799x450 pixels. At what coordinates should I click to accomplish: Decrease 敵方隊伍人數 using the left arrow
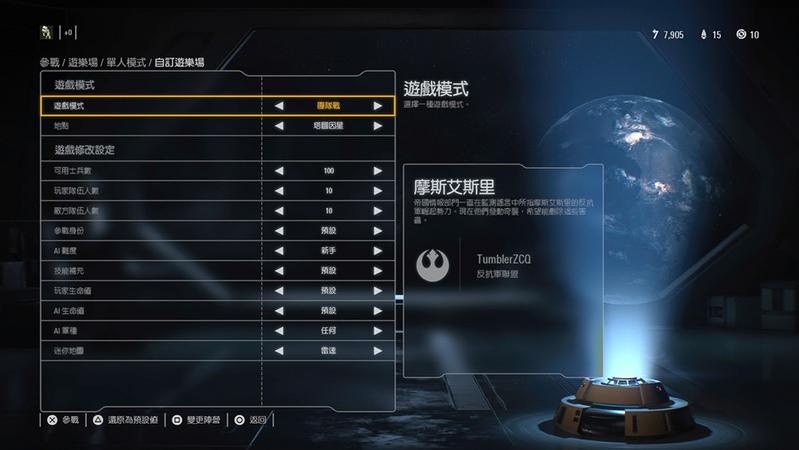[x=279, y=211]
